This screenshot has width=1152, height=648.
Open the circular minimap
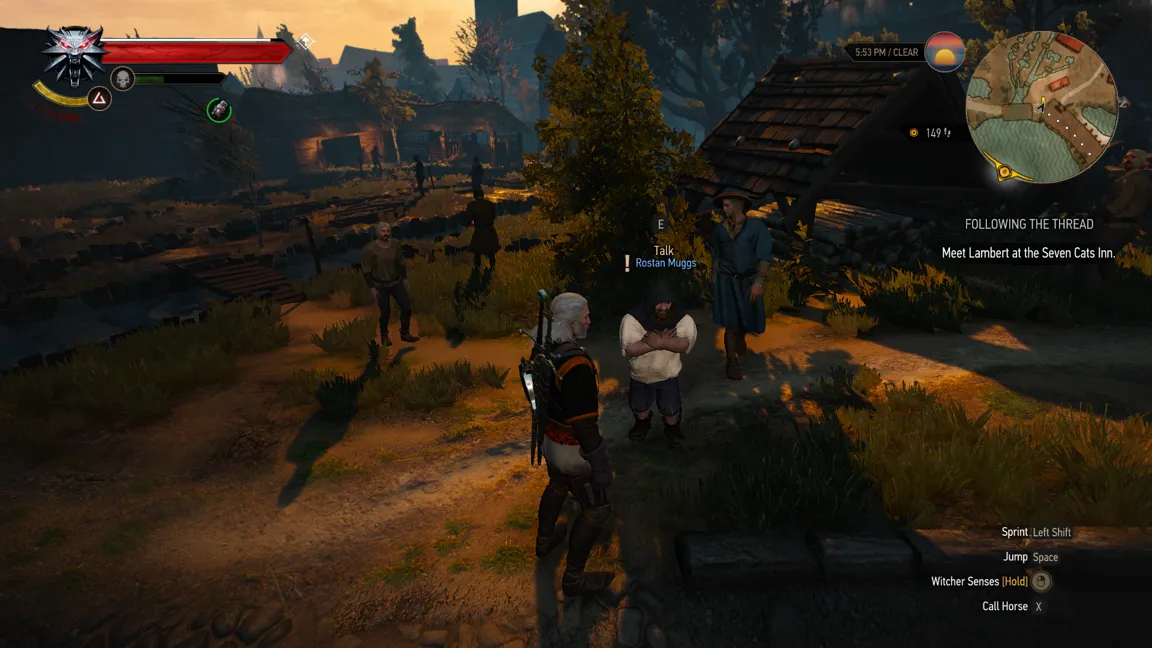[1042, 106]
